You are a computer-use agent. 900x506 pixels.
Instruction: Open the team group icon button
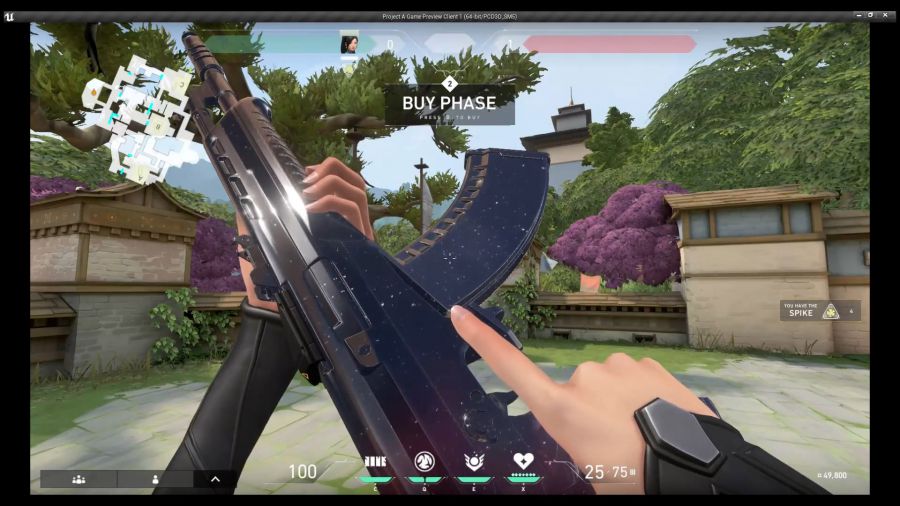tap(79, 479)
